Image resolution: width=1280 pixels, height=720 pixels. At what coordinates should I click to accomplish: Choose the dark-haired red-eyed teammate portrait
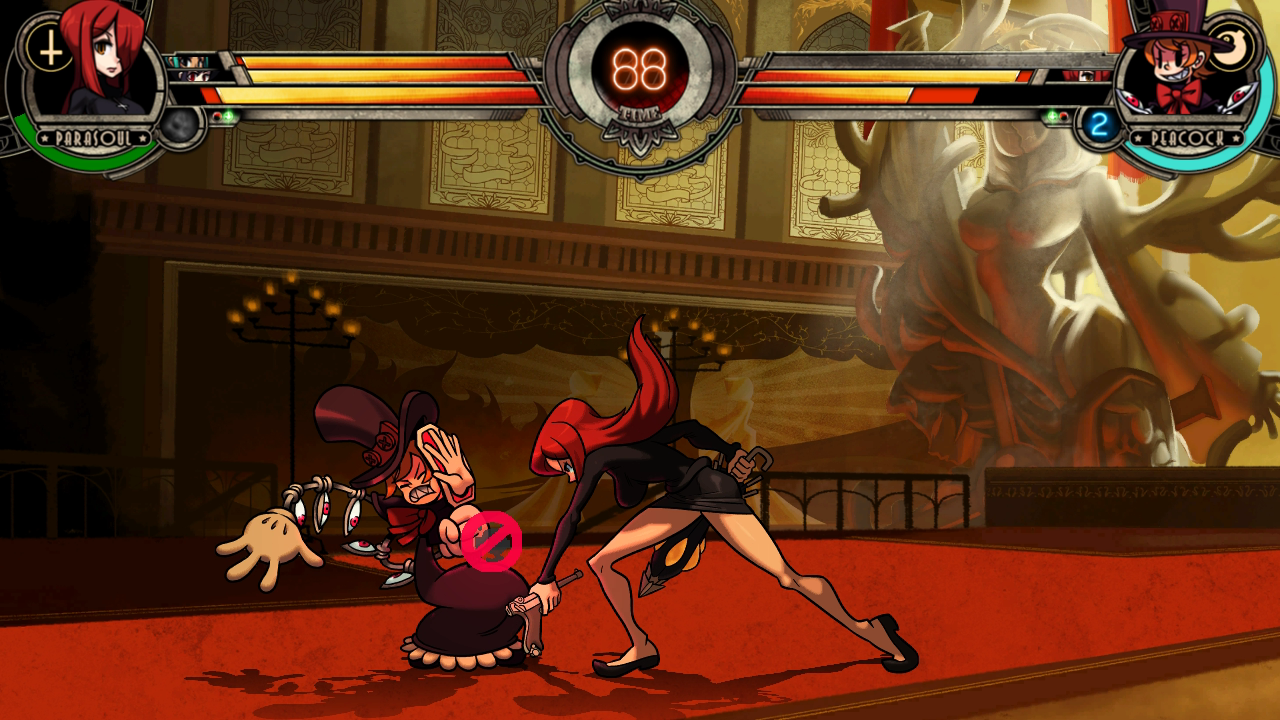coord(194,76)
